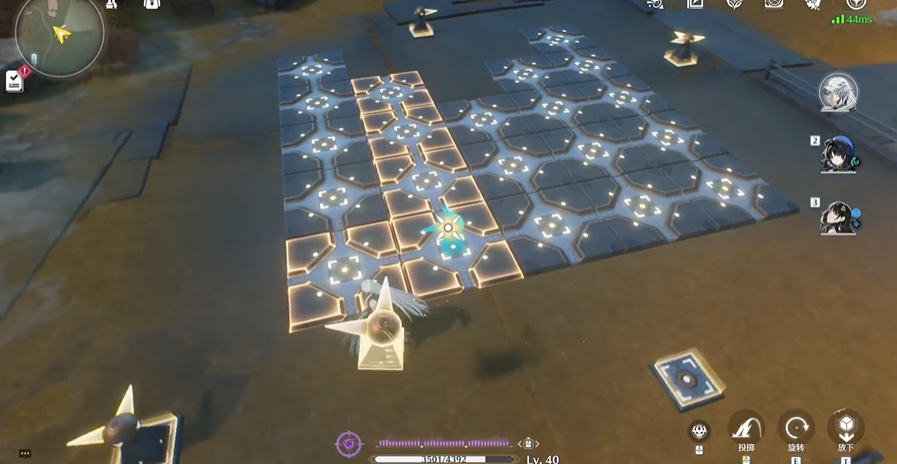The height and width of the screenshot is (464, 897).
Task: Switch to party member number 2 portrait
Action: pyautogui.click(x=838, y=154)
